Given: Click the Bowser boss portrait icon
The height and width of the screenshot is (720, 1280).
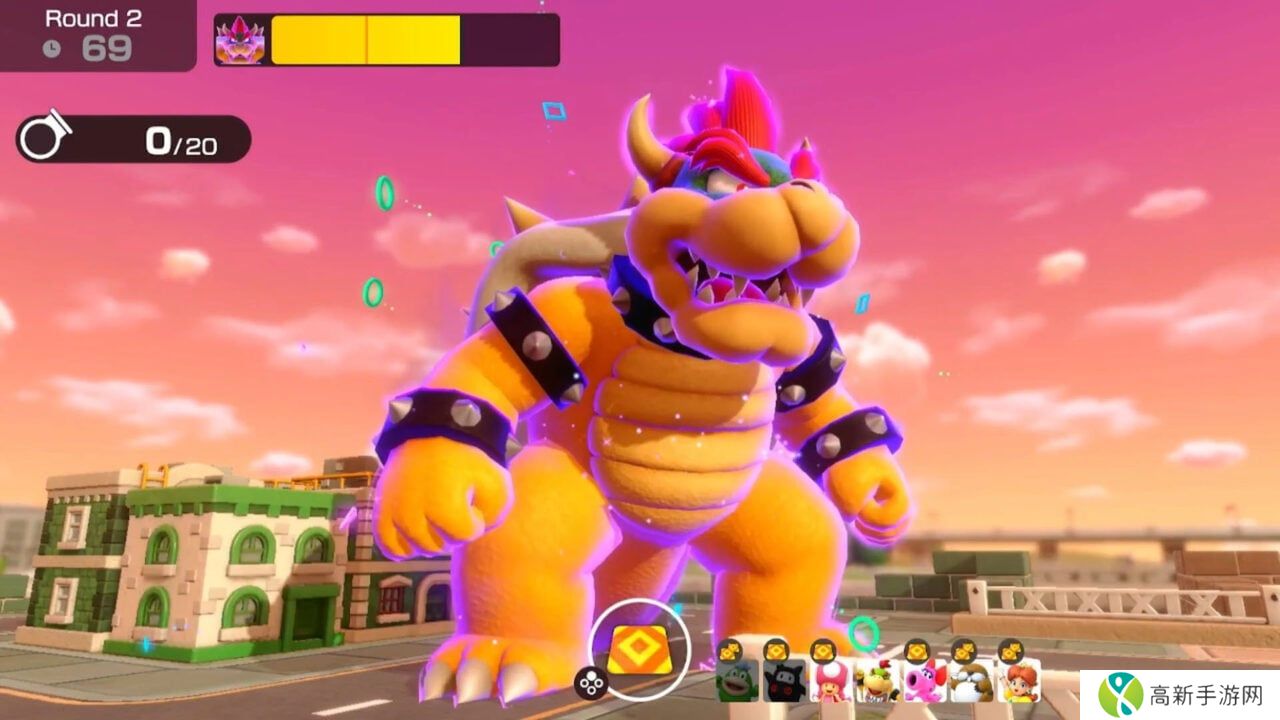Looking at the screenshot, I should 241,40.
